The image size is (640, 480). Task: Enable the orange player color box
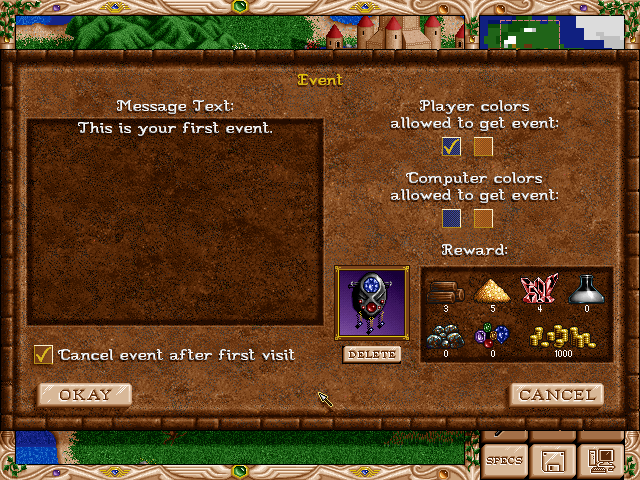pyautogui.click(x=484, y=147)
